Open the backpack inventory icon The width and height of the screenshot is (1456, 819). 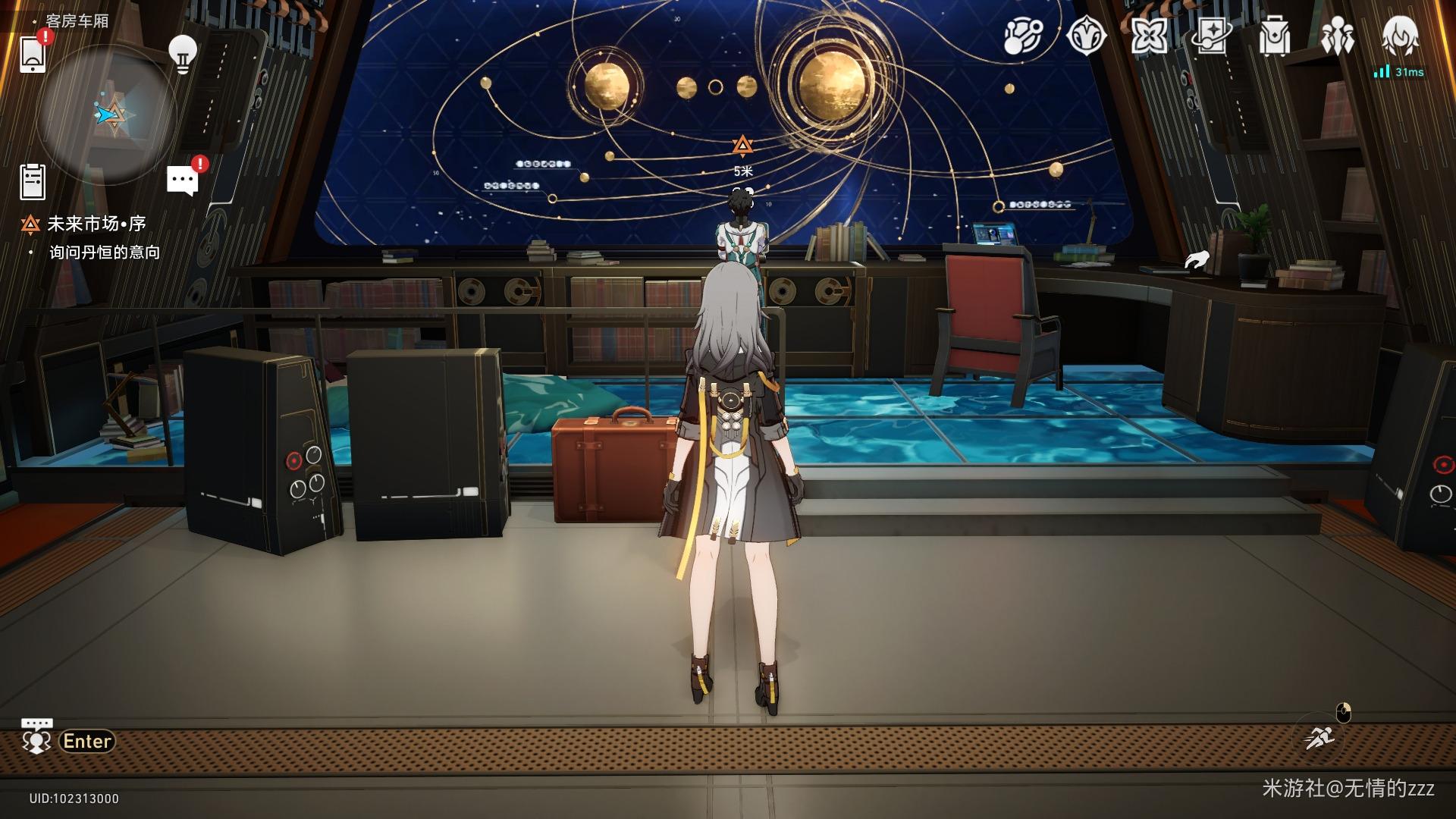1274,36
